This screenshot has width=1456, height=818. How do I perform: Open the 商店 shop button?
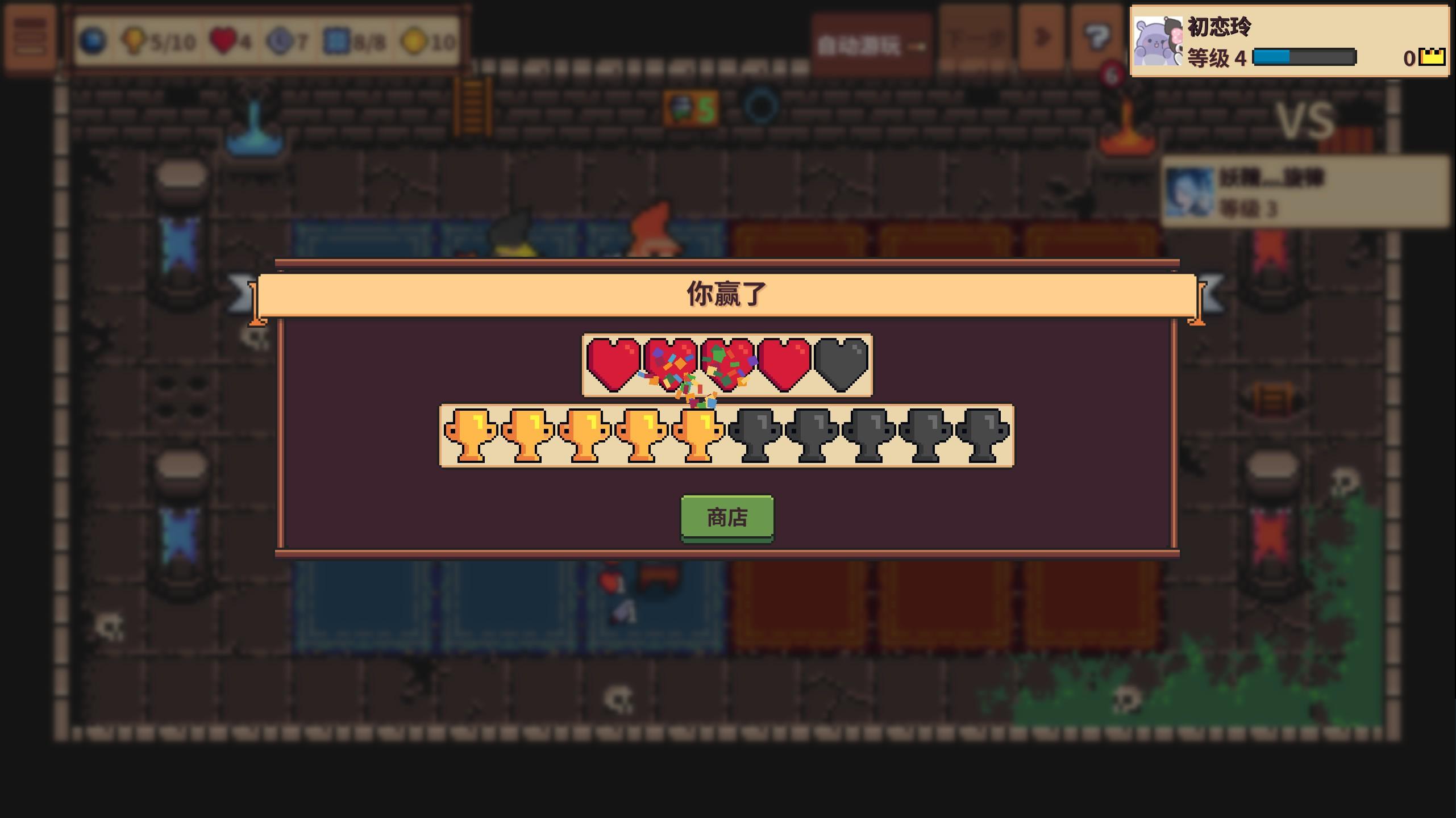pyautogui.click(x=727, y=516)
